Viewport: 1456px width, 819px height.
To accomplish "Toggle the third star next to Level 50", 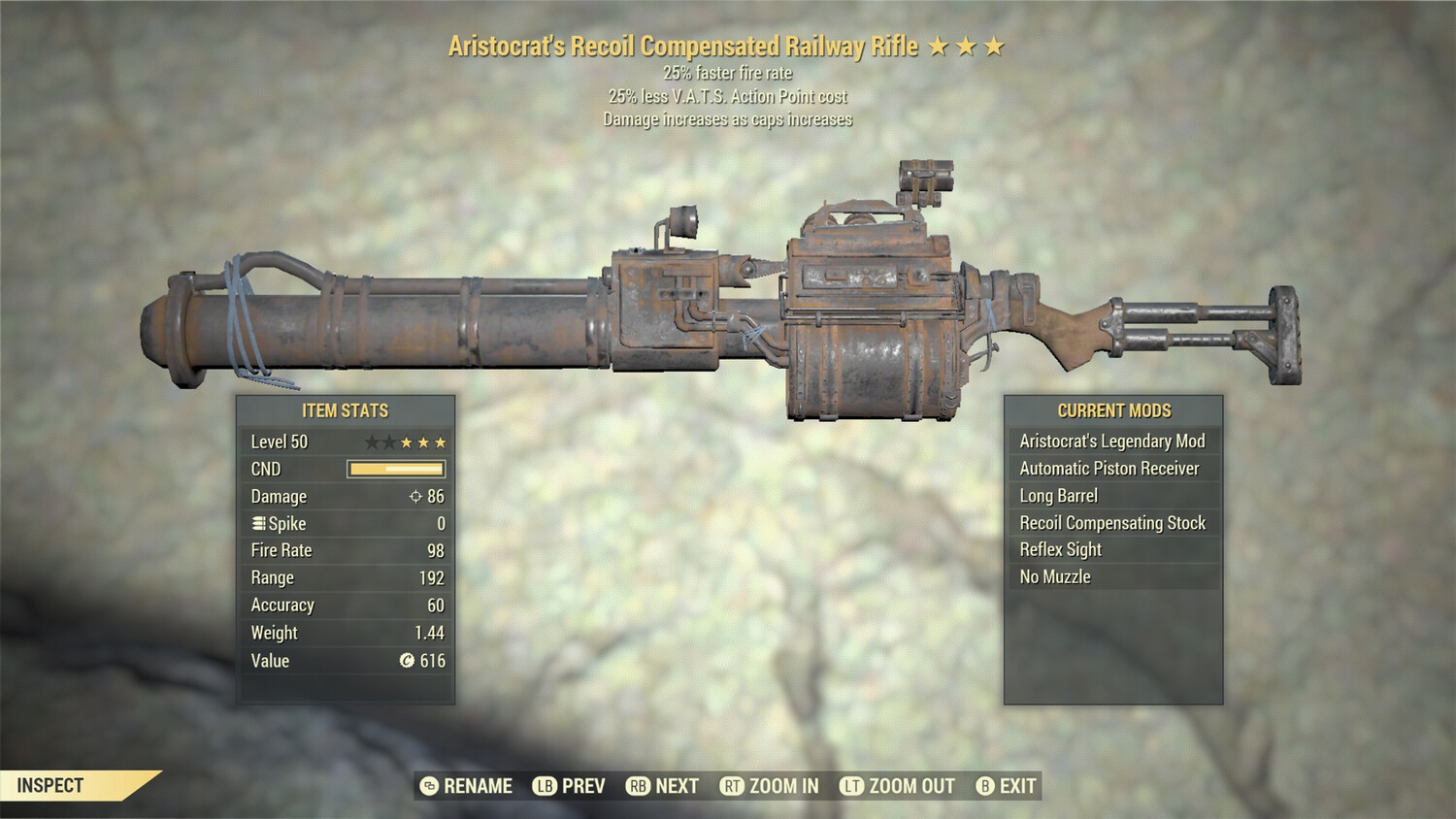I will coord(405,442).
